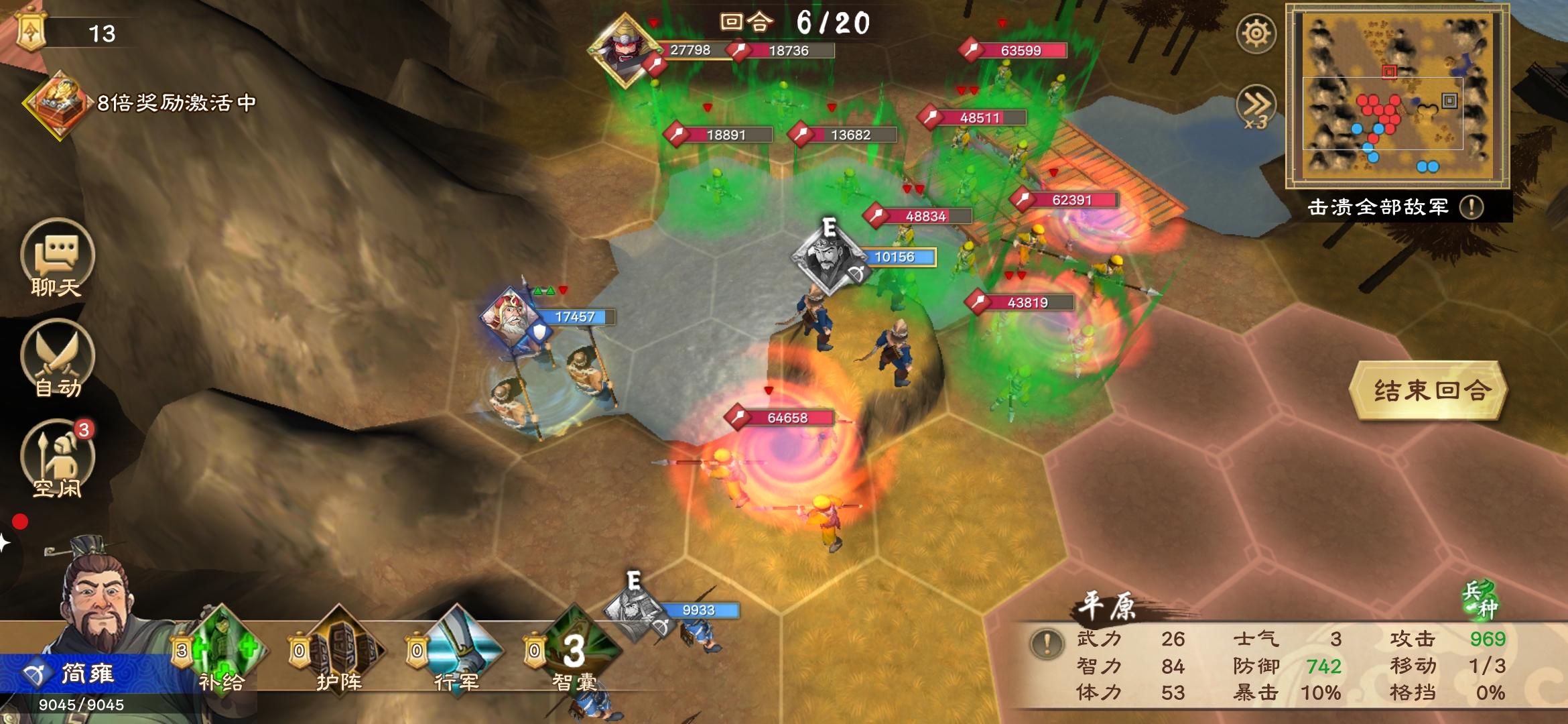Show info for 击溃全部敌军 objective
The width and height of the screenshot is (1568, 724).
coord(1472,207)
